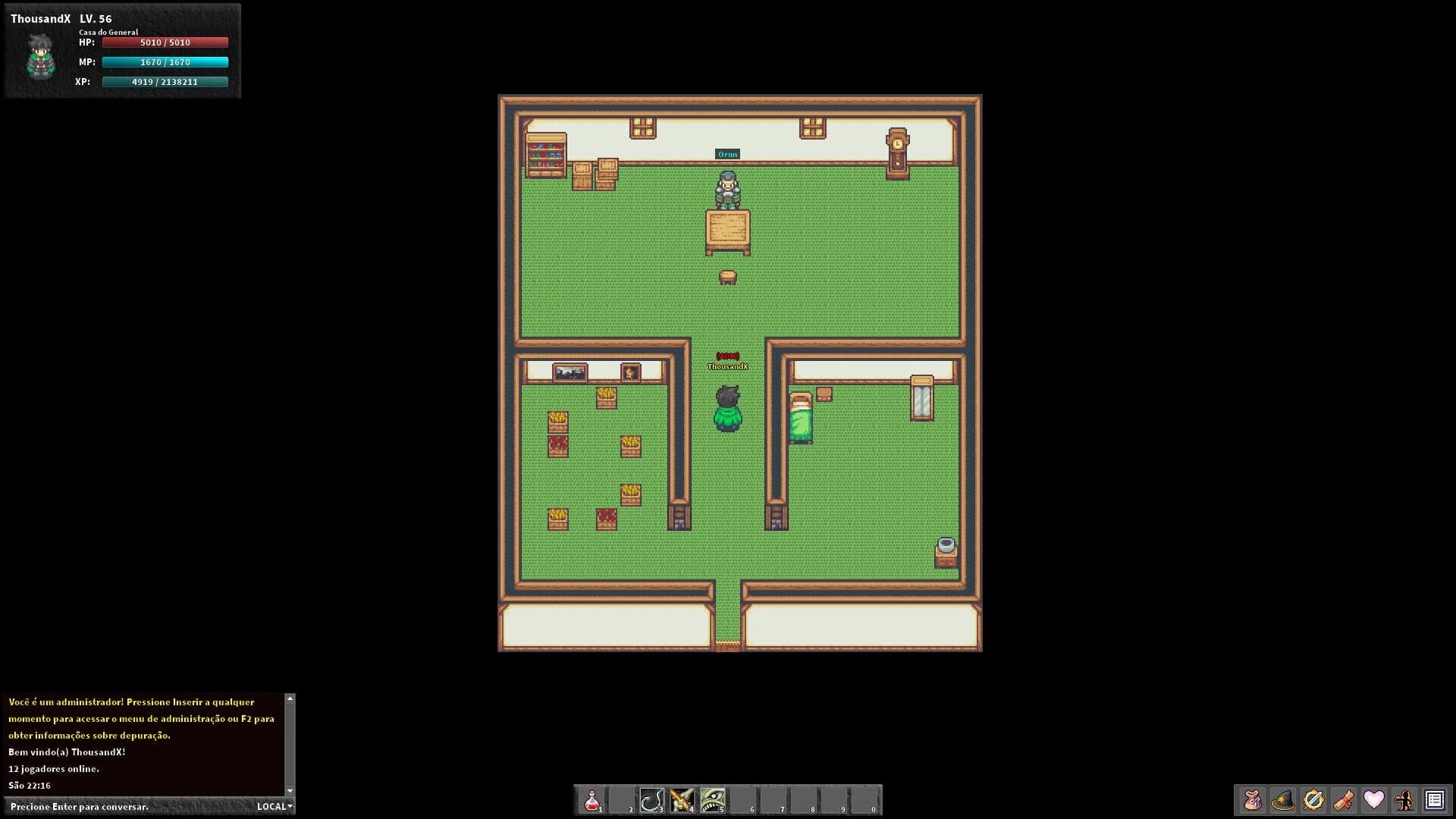Open the equipment sword emblem icon
The width and height of the screenshot is (1456, 819).
(1313, 799)
